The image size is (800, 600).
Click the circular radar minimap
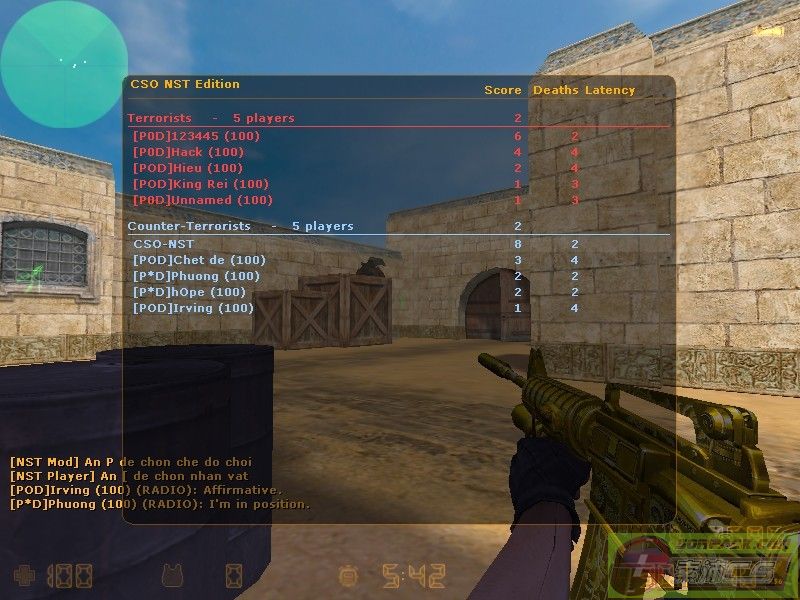coord(63,64)
